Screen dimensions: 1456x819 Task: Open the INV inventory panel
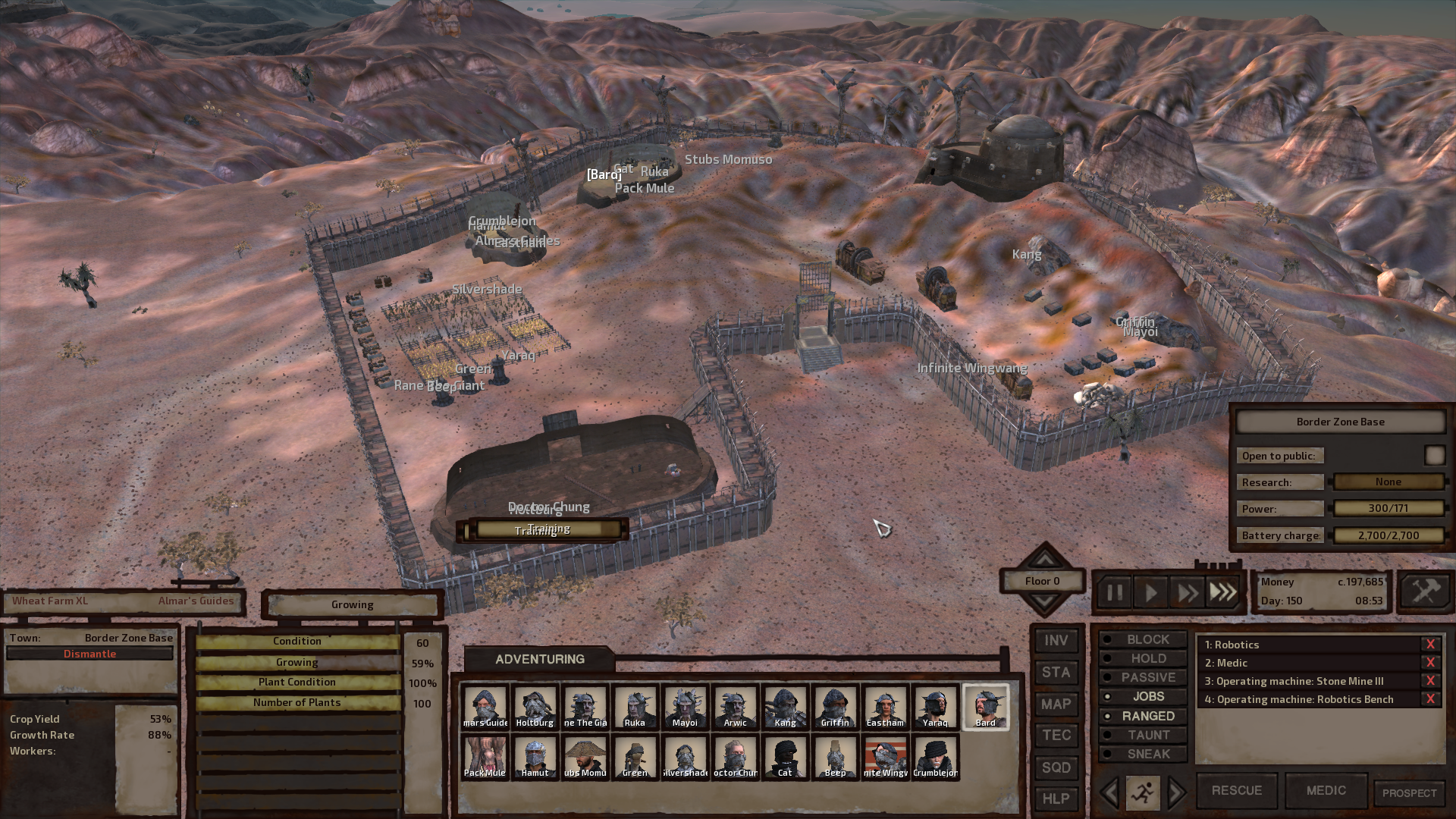1056,641
